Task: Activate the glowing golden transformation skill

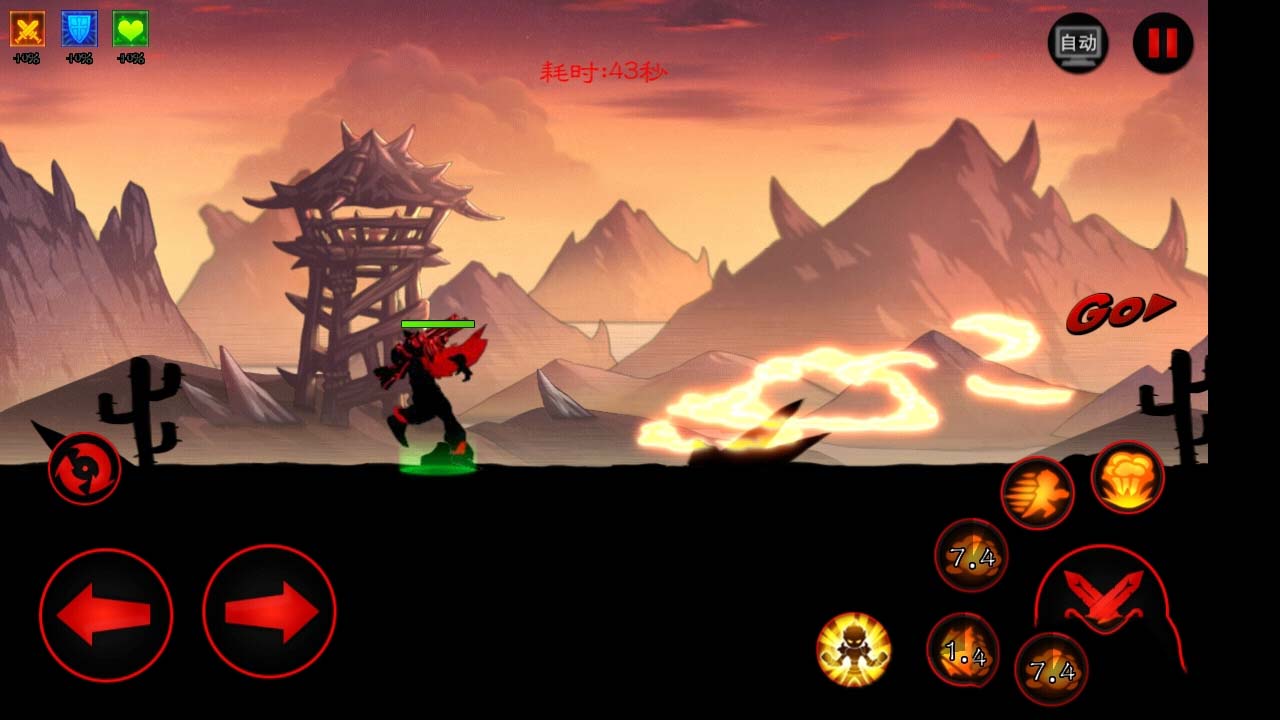Action: pyautogui.click(x=853, y=649)
